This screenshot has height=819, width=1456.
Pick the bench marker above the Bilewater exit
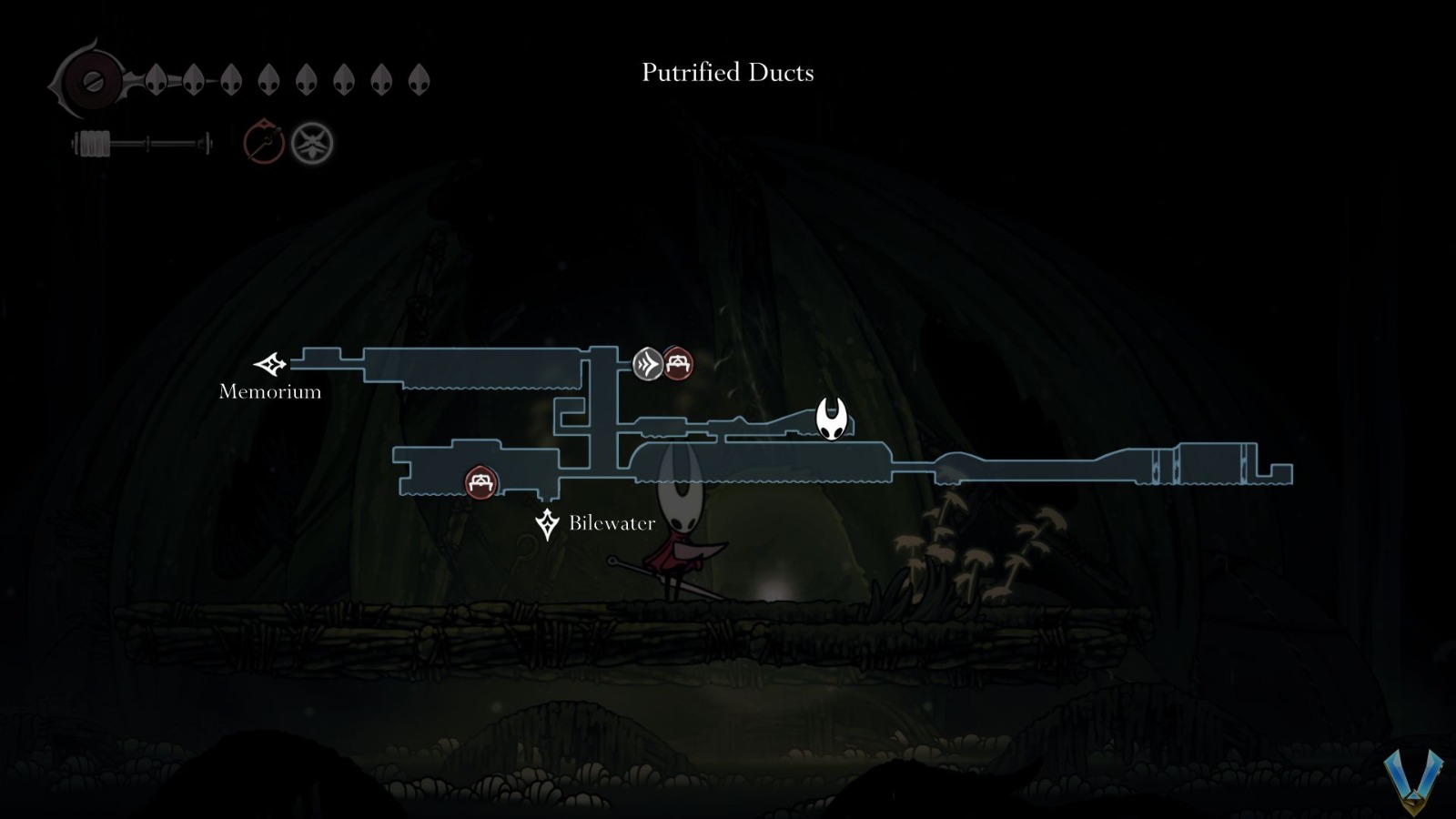(x=480, y=482)
